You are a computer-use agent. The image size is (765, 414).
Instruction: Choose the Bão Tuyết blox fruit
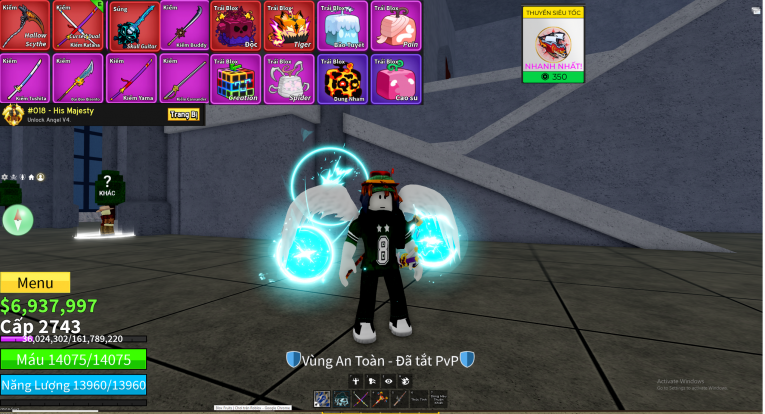(342, 26)
